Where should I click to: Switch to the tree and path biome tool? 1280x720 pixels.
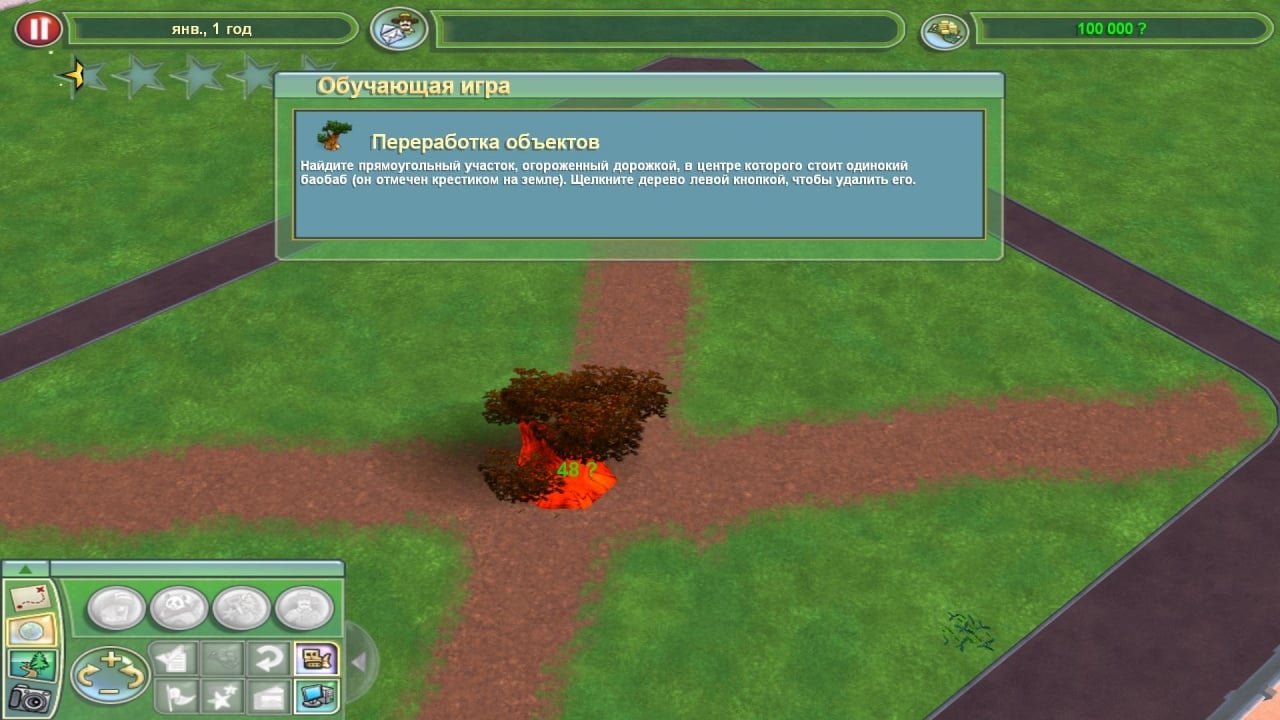(x=30, y=665)
